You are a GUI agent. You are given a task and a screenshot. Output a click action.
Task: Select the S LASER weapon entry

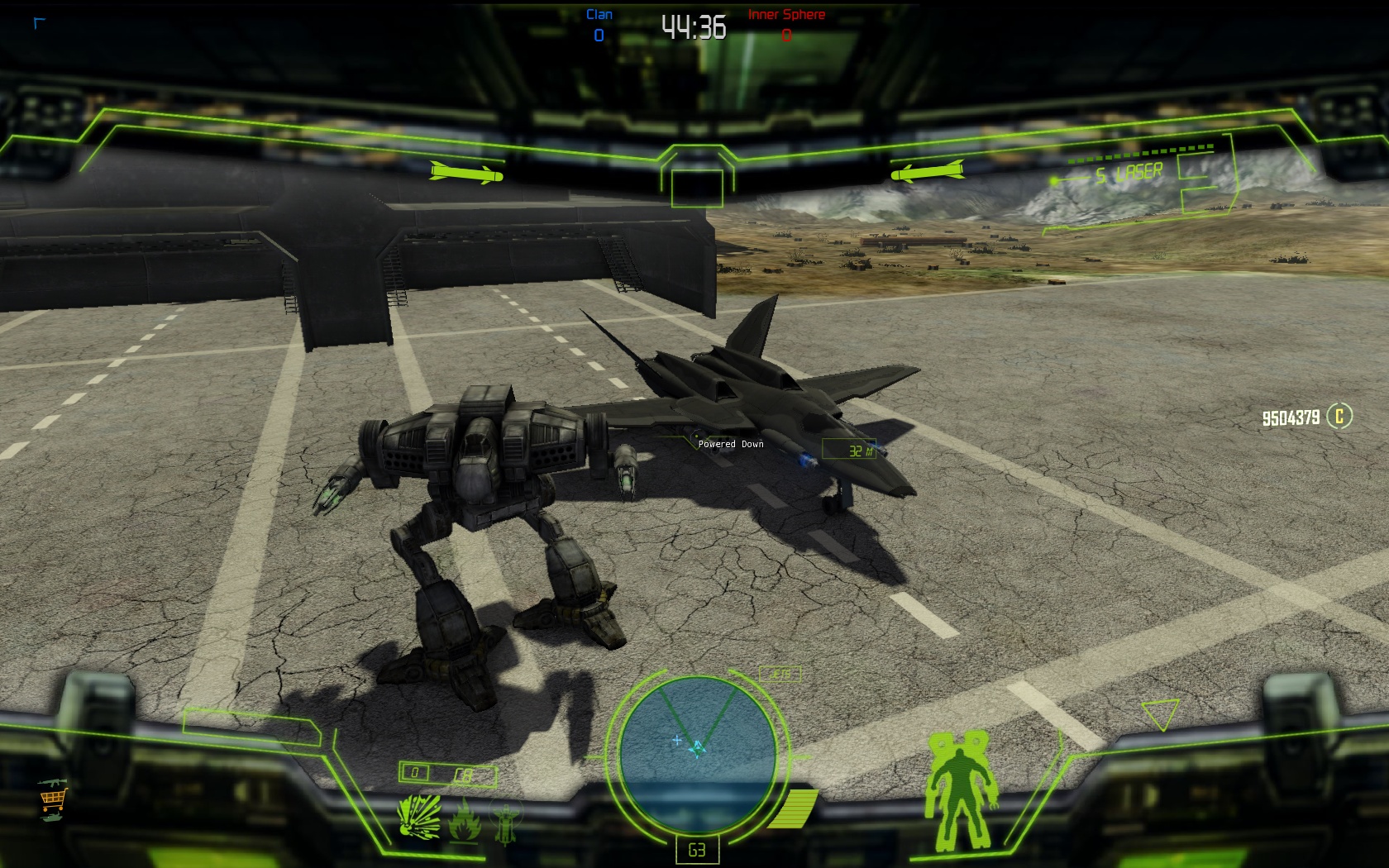pos(1129,174)
